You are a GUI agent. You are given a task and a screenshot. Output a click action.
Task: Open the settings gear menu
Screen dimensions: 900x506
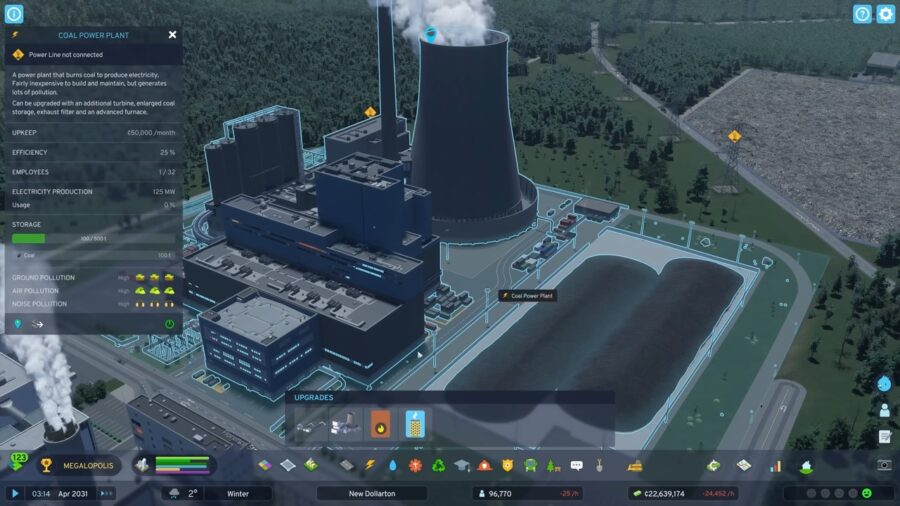[x=885, y=14]
